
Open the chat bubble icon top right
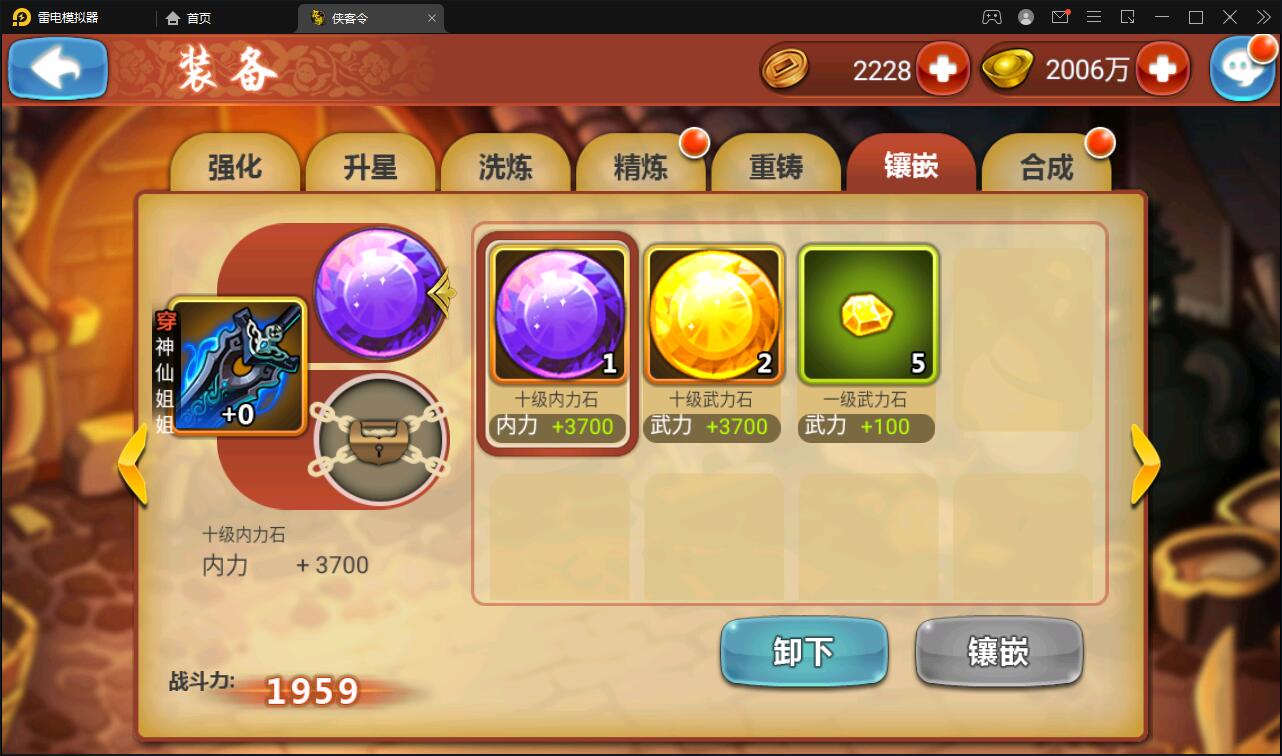coord(1243,68)
